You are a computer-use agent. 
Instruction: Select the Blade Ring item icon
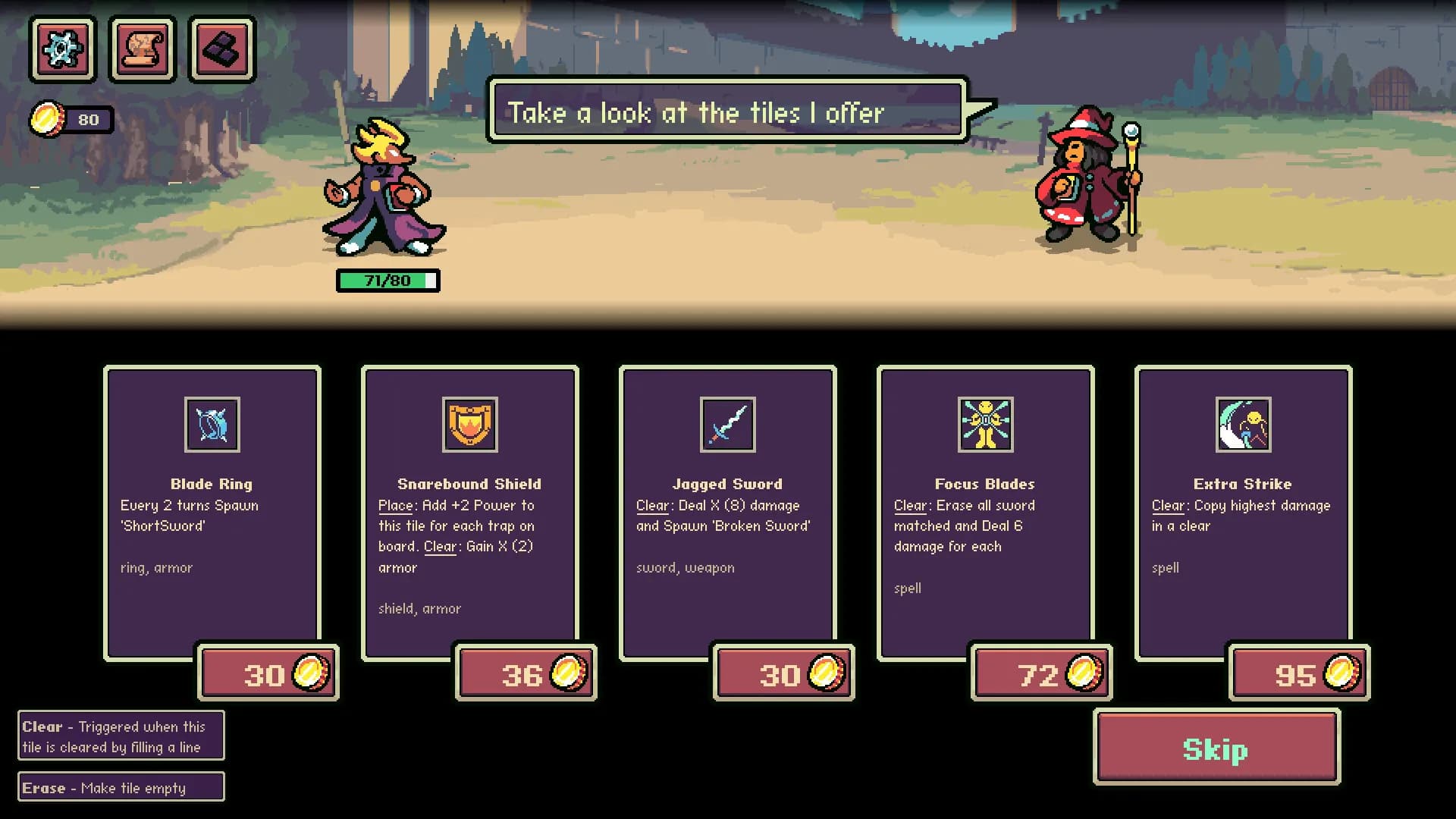coord(212,425)
